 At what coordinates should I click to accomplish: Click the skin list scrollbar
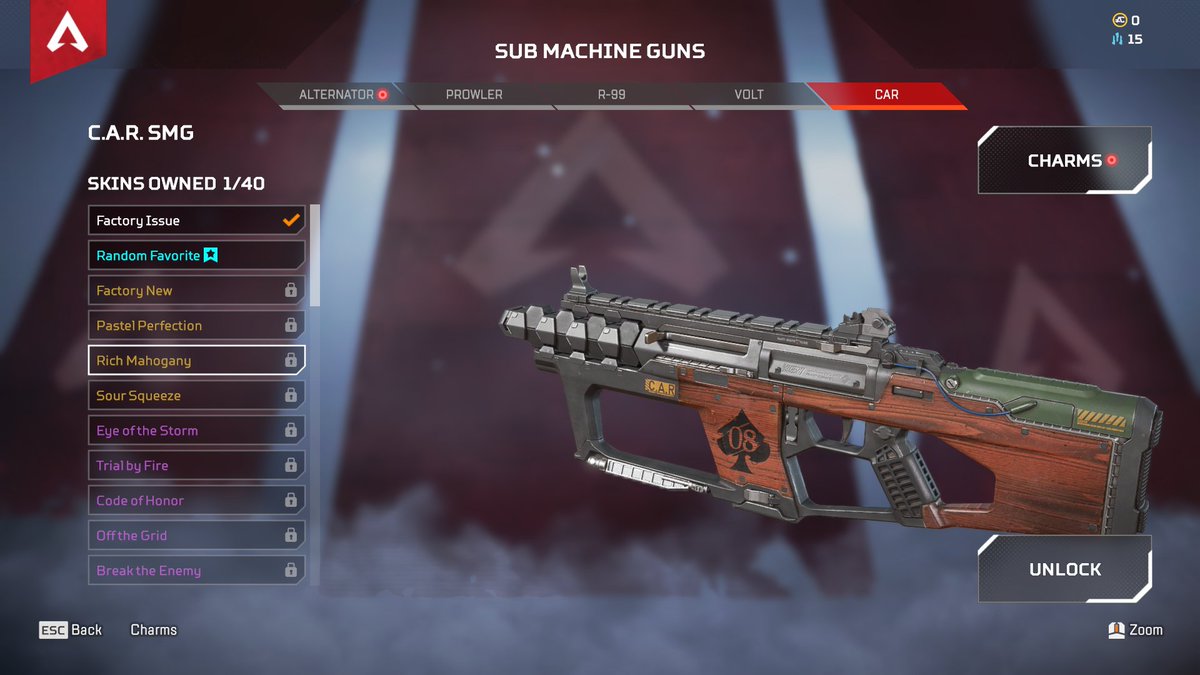(x=315, y=255)
